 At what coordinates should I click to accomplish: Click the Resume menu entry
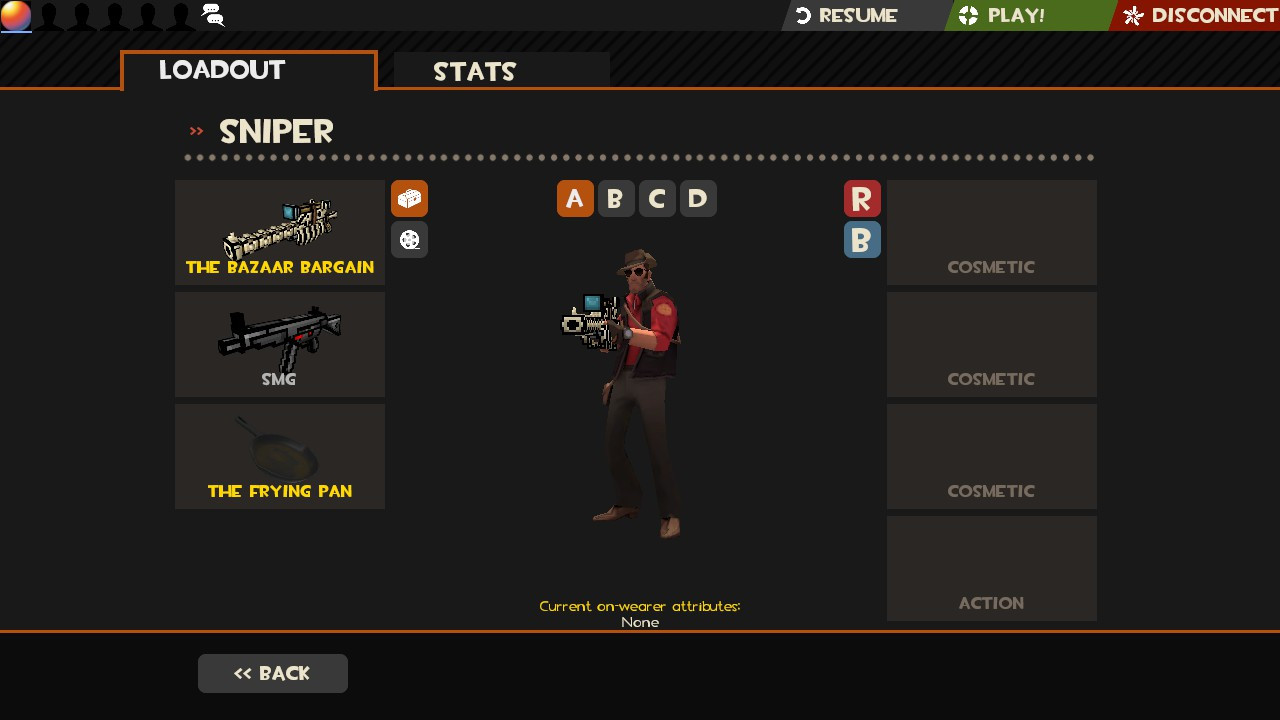click(855, 15)
